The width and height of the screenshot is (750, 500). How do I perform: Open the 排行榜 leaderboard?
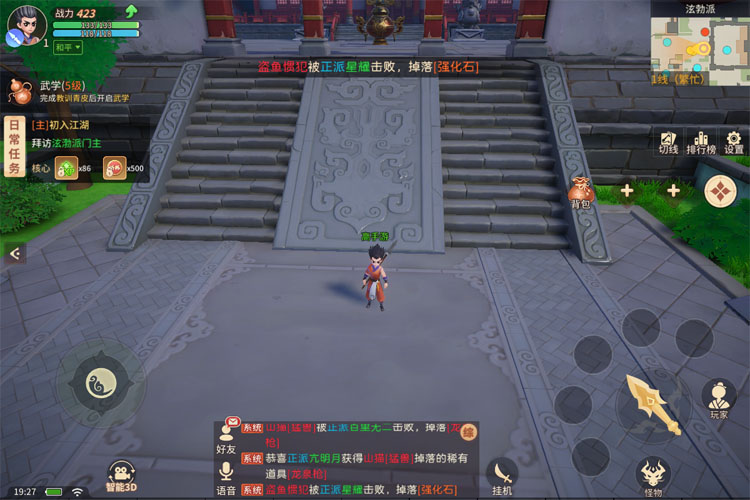(701, 142)
